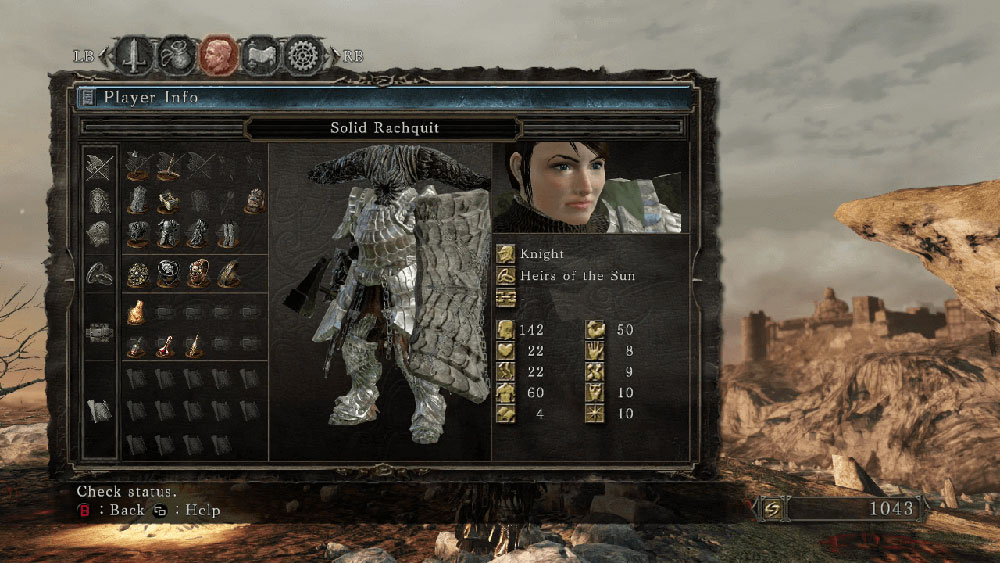Select the crossed weapons category icon
Screen dimensions: 1000x563
point(98,167)
